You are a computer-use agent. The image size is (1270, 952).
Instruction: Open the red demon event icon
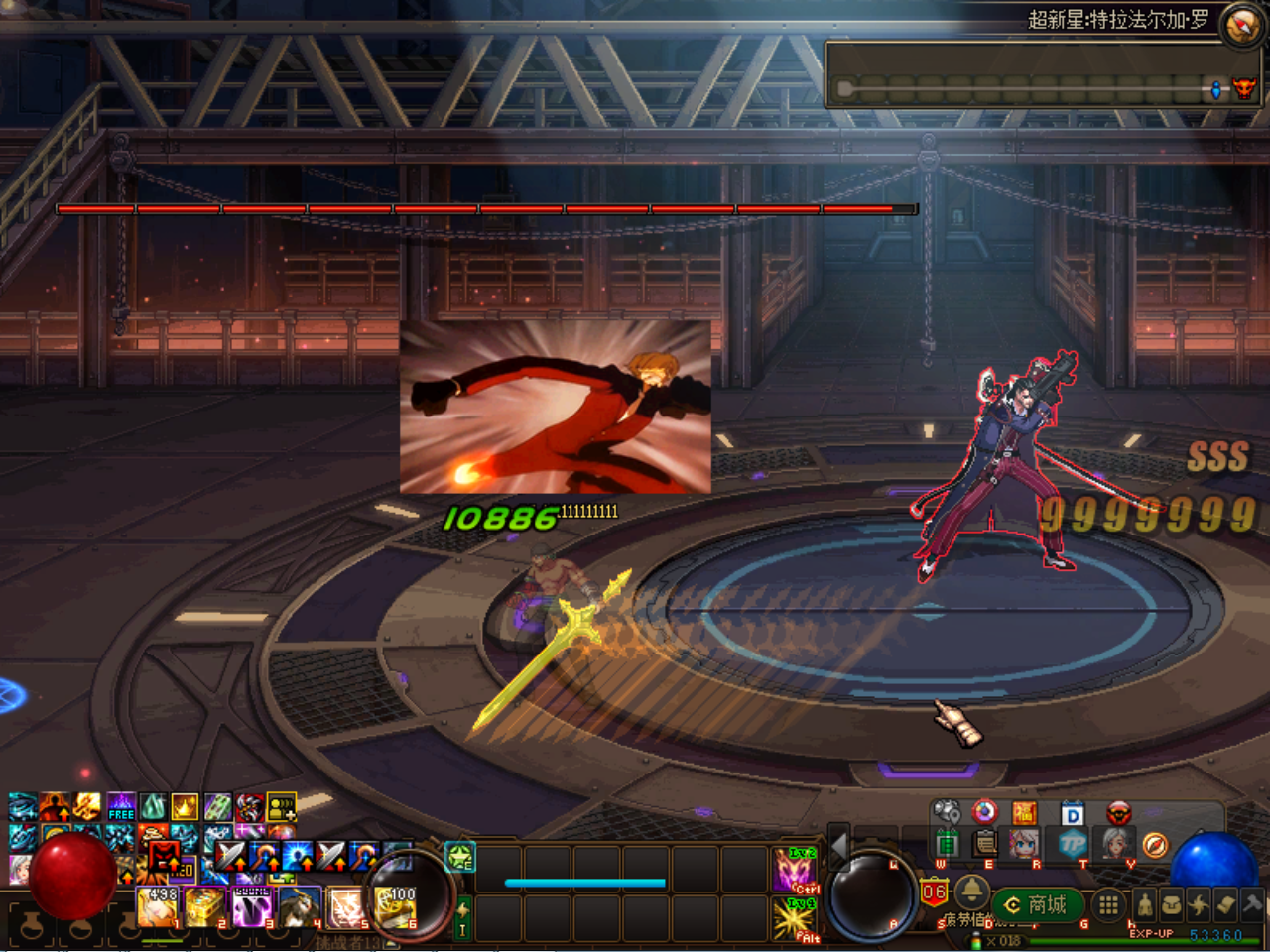(1118, 812)
